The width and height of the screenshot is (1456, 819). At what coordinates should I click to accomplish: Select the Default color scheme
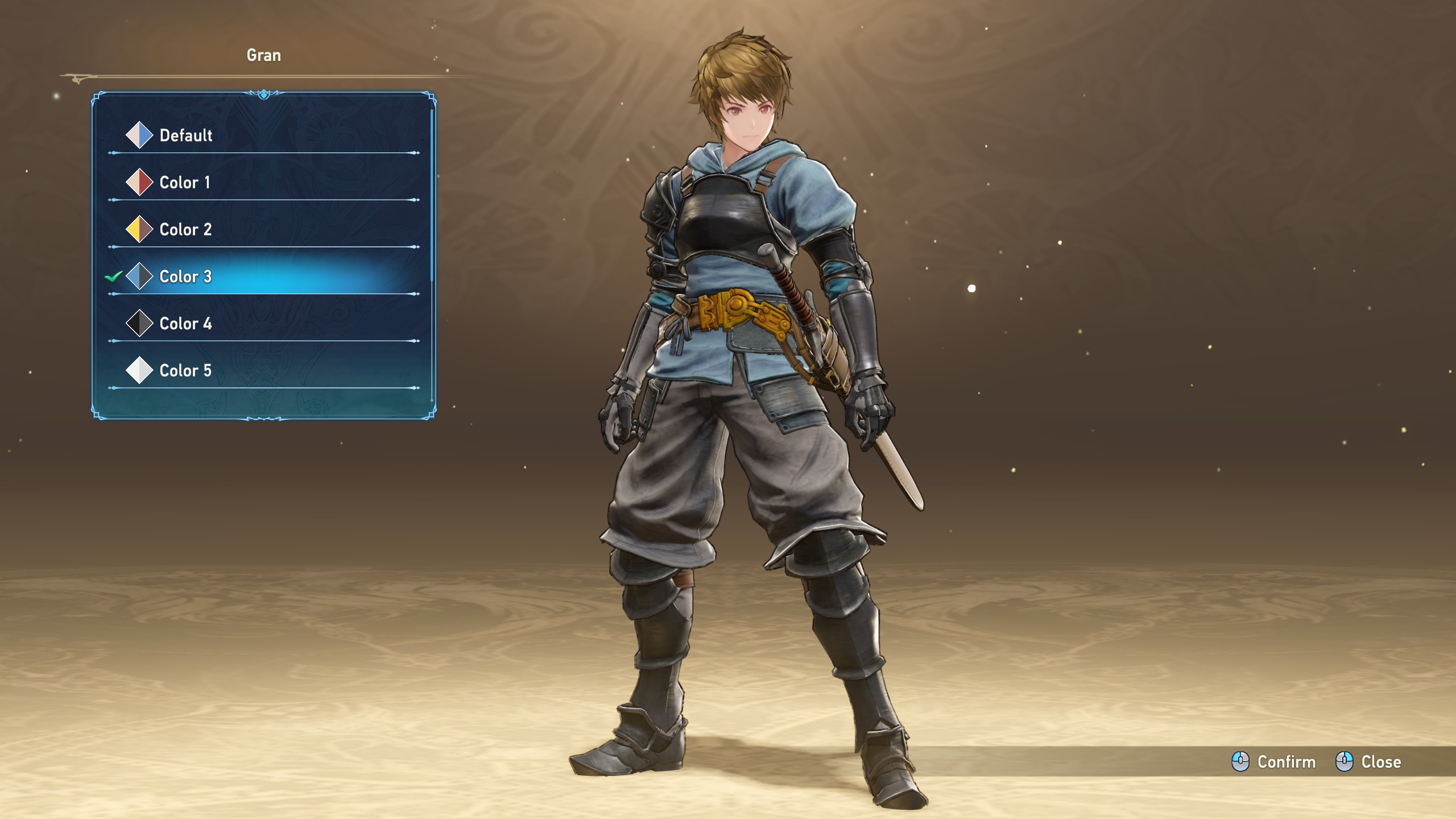pyautogui.click(x=185, y=135)
